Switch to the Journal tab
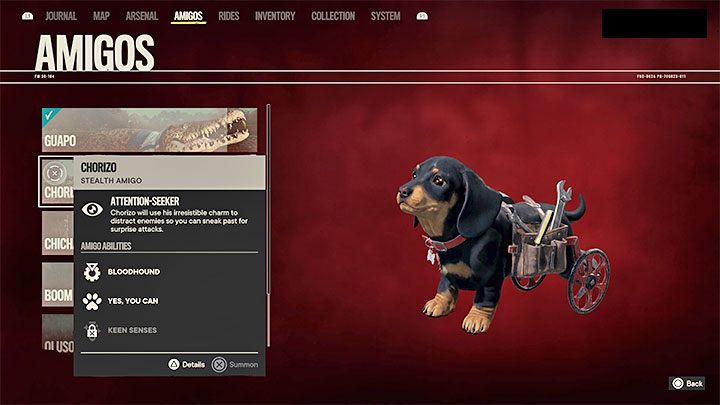The height and width of the screenshot is (405, 720). 60,16
